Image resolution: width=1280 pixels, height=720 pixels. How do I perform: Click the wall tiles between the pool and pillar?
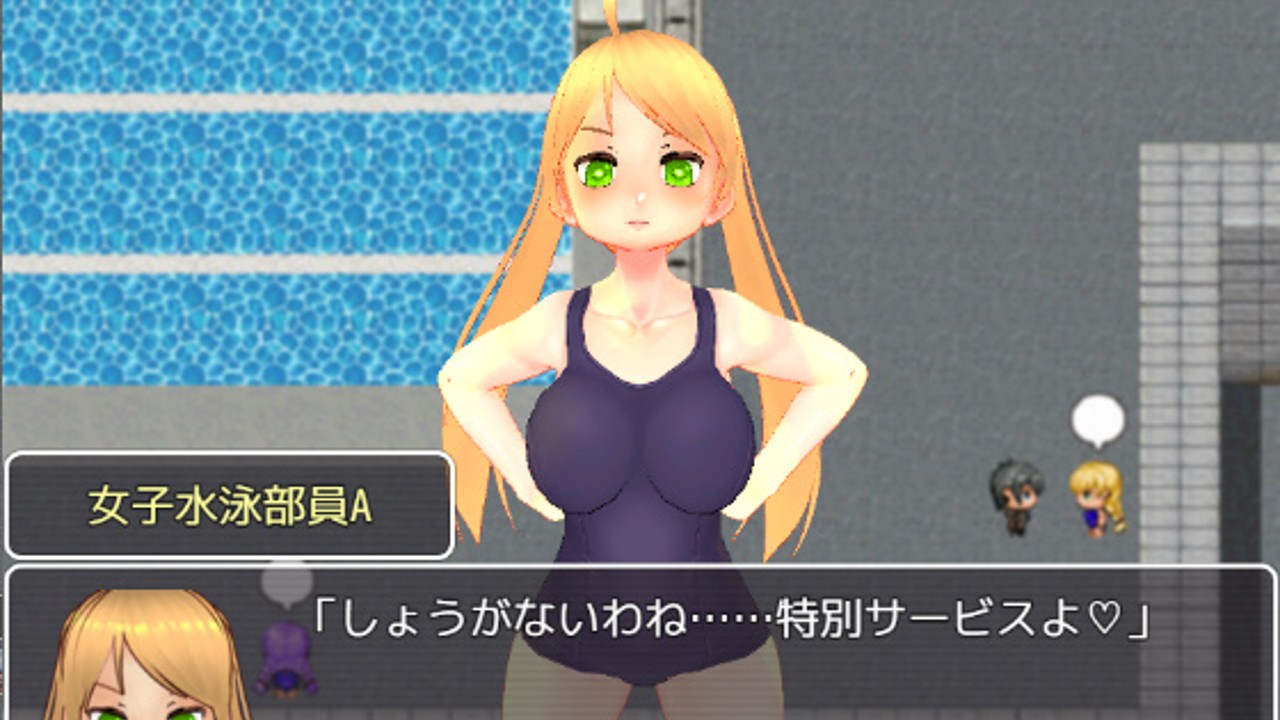(x=950, y=200)
